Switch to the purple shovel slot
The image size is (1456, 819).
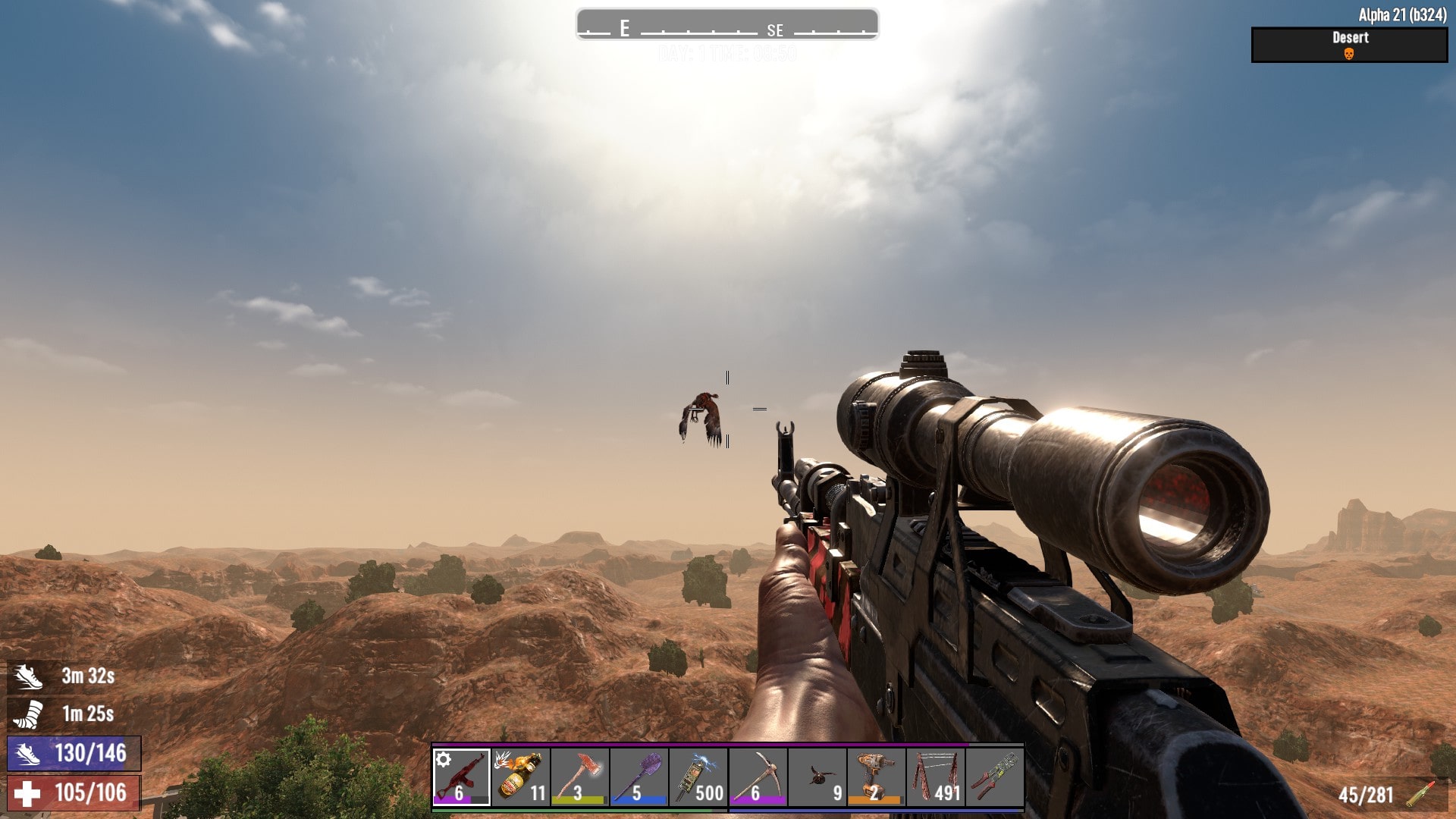pyautogui.click(x=639, y=777)
